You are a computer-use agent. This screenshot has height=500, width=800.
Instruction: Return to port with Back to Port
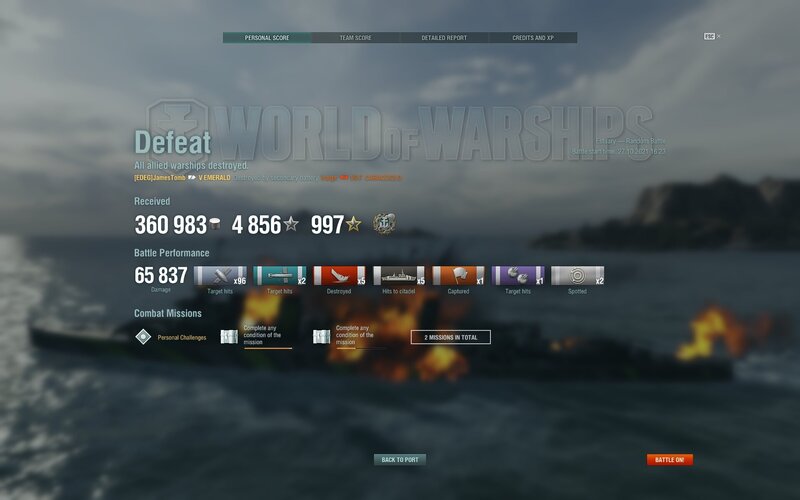tap(400, 460)
